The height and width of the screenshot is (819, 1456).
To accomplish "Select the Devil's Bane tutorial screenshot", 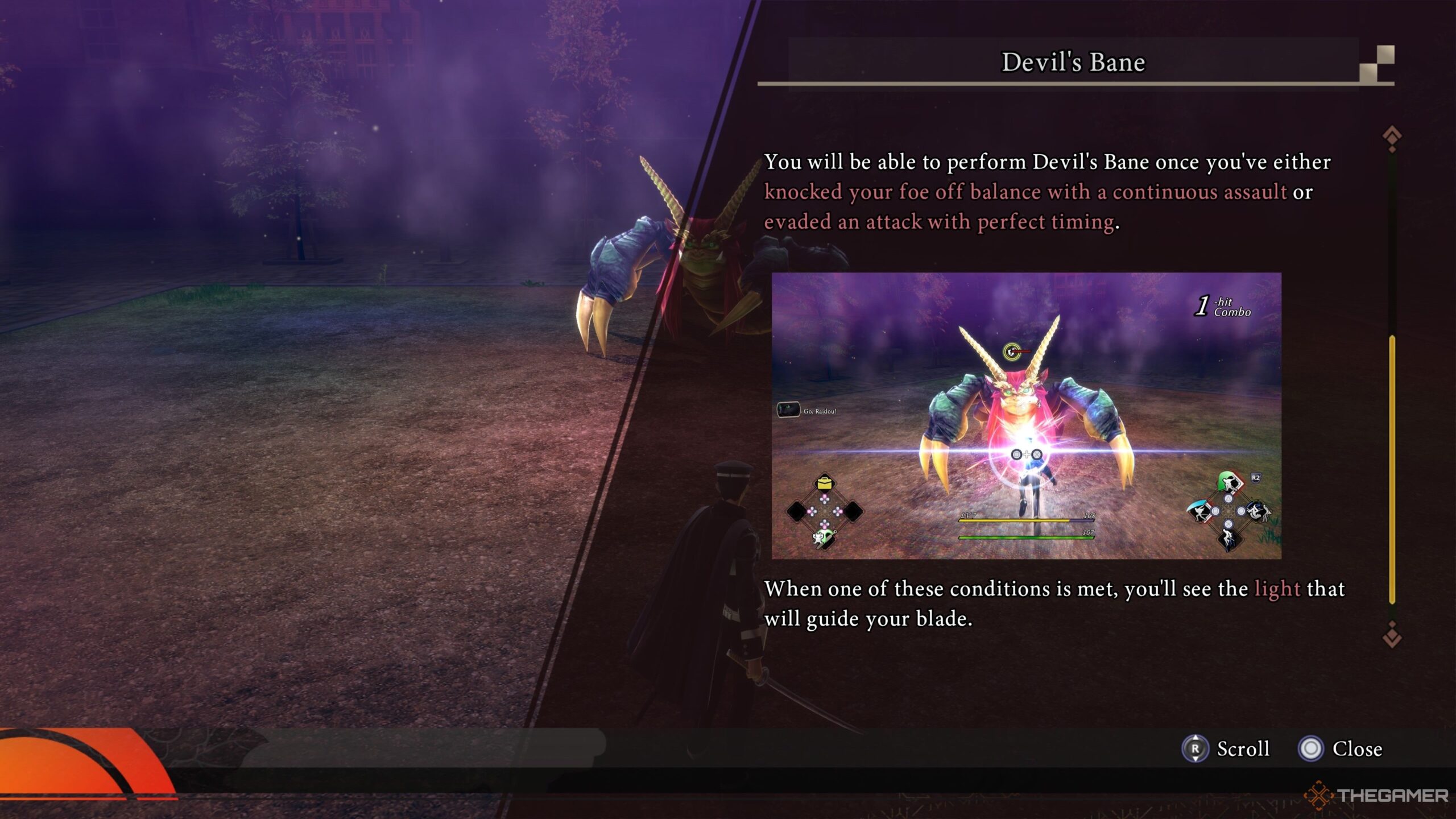I will [x=1026, y=416].
